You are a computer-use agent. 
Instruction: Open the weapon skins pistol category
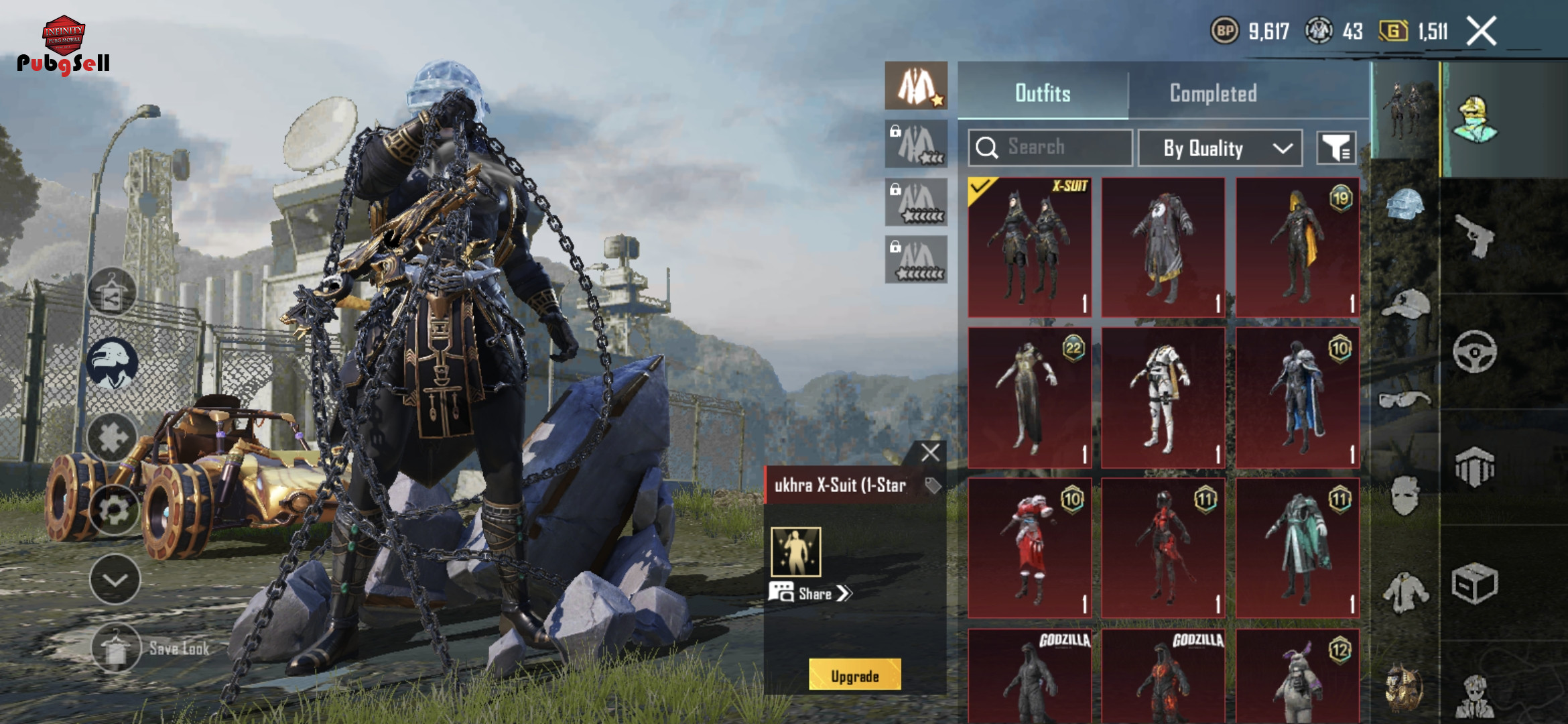[x=1475, y=235]
